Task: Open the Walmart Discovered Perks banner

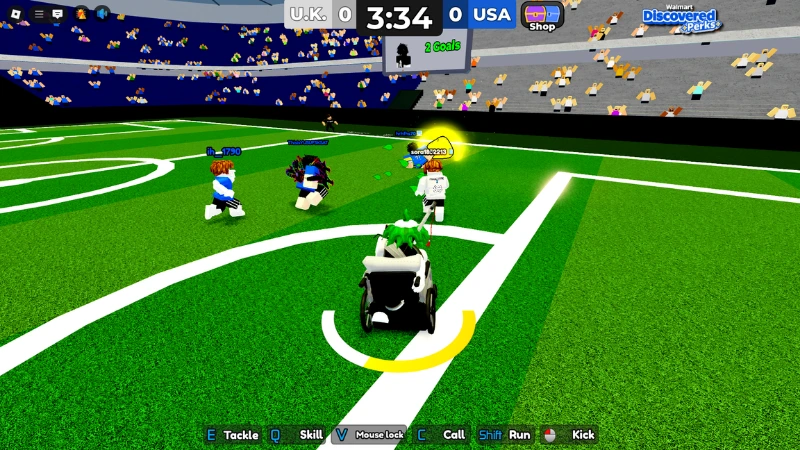Action: click(x=679, y=18)
